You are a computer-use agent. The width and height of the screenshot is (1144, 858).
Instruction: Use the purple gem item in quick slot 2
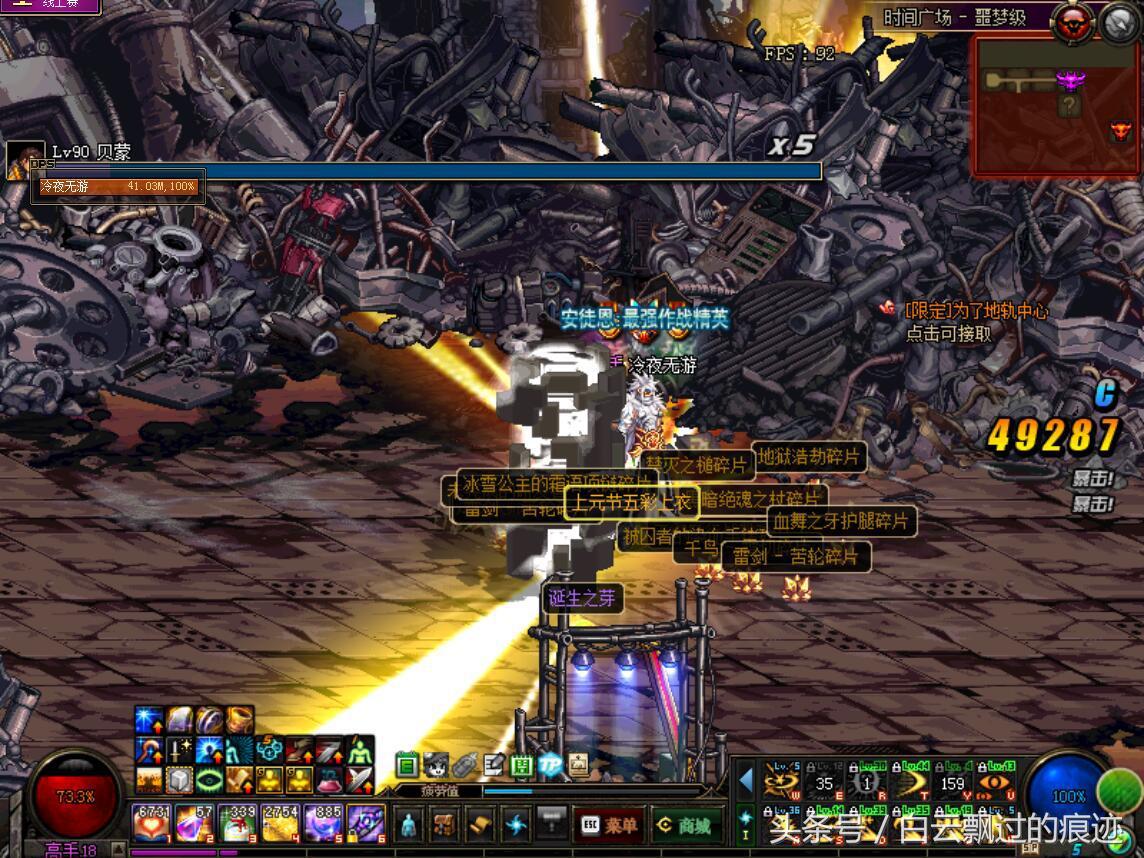pos(194,824)
